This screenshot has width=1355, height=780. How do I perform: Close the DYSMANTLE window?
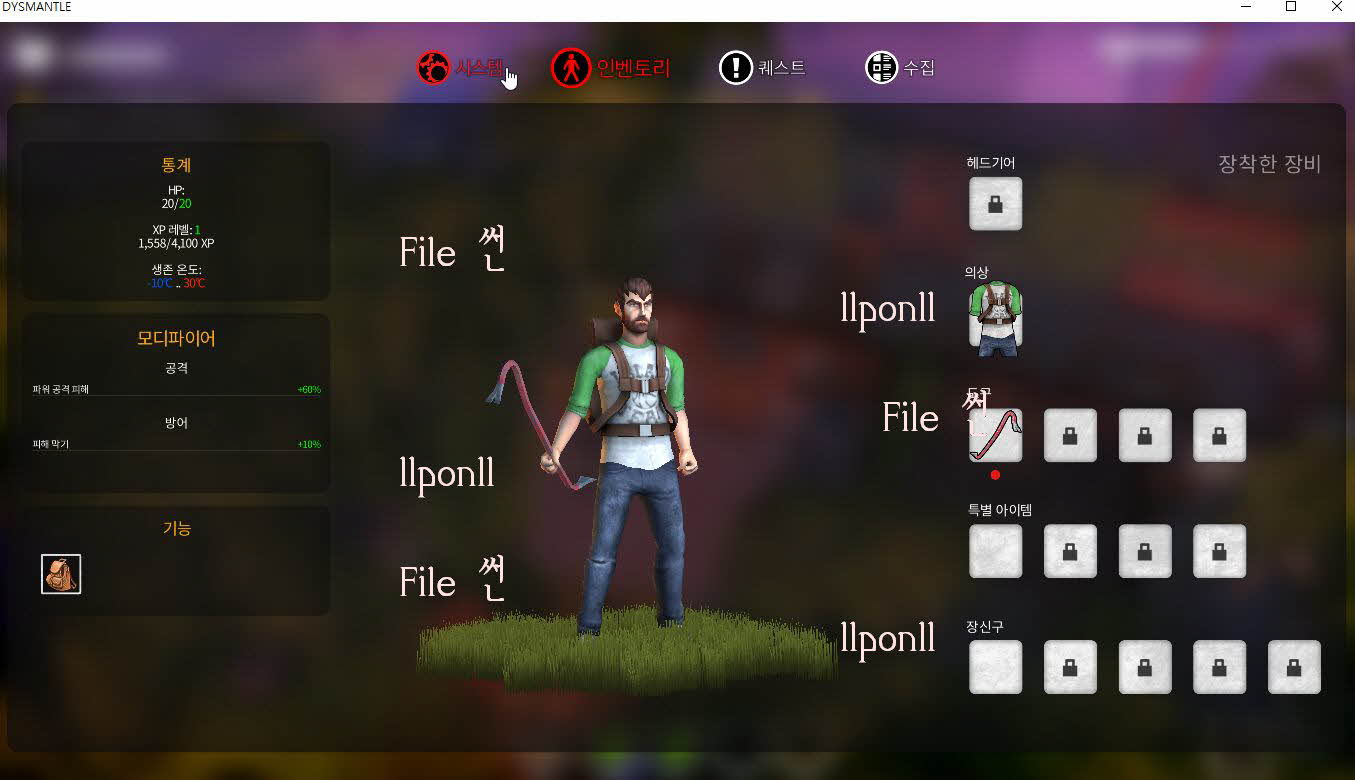tap(1336, 7)
